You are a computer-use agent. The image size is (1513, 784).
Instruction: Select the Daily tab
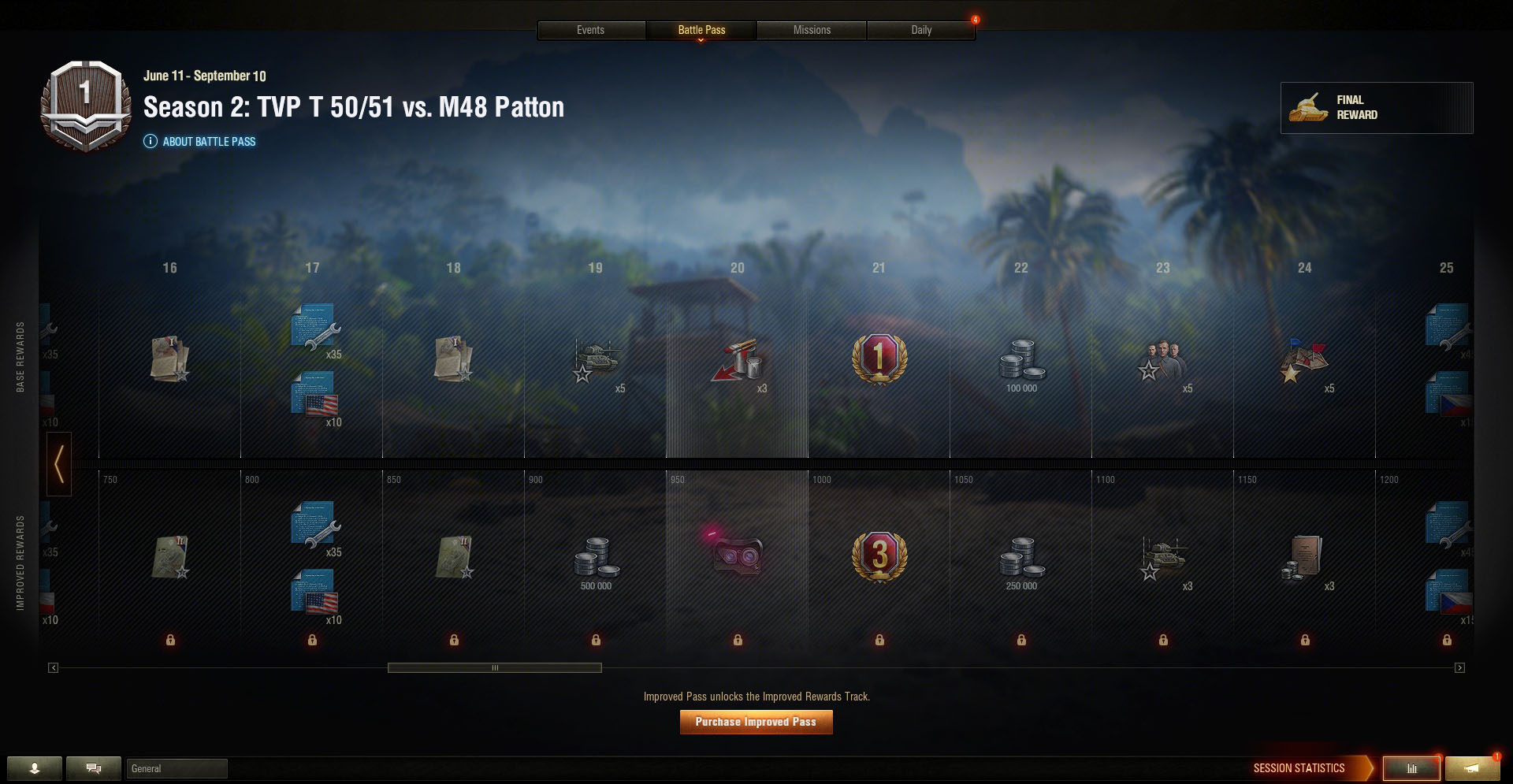click(x=921, y=30)
